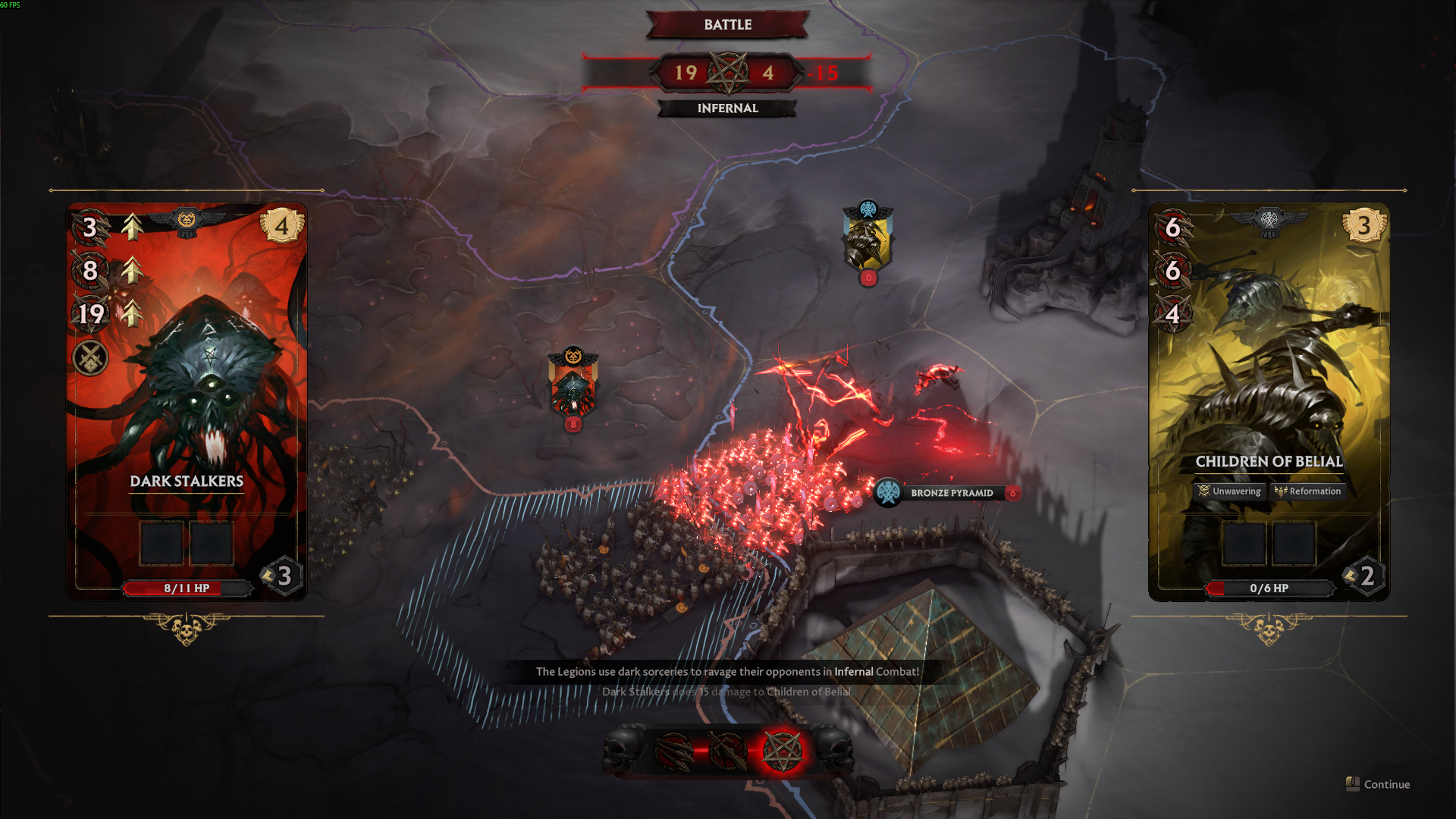Inspect the Reformation trait tag
Image resolution: width=1456 pixels, height=819 pixels.
tap(1307, 491)
